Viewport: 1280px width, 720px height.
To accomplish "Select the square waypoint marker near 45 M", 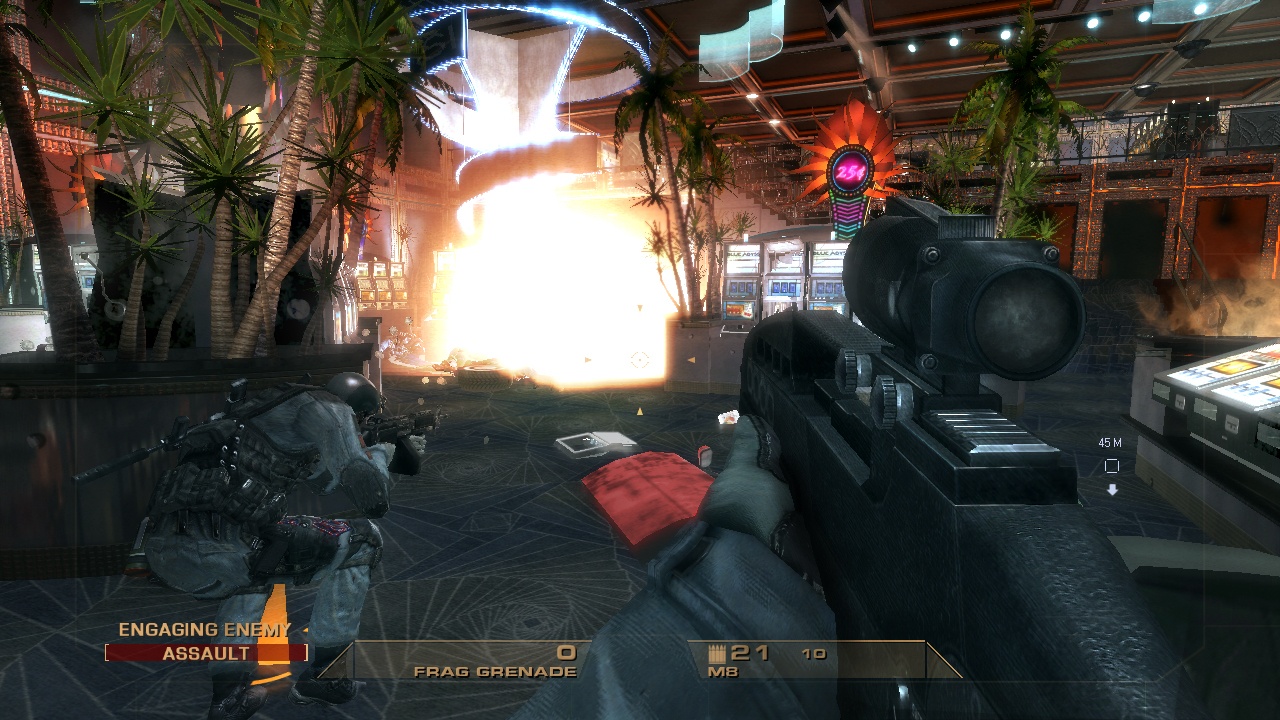I will (x=1114, y=463).
